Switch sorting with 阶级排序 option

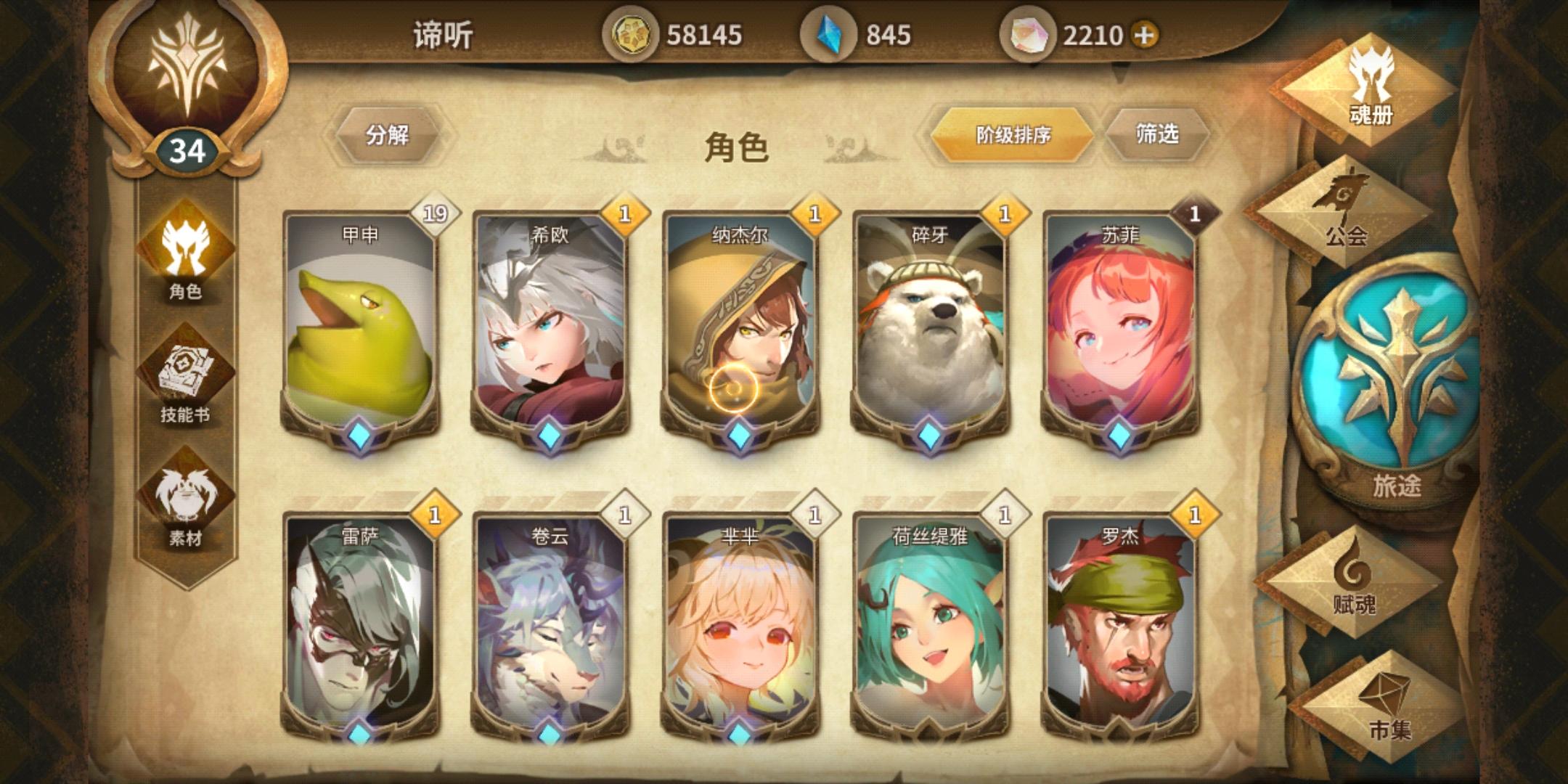tap(1011, 133)
